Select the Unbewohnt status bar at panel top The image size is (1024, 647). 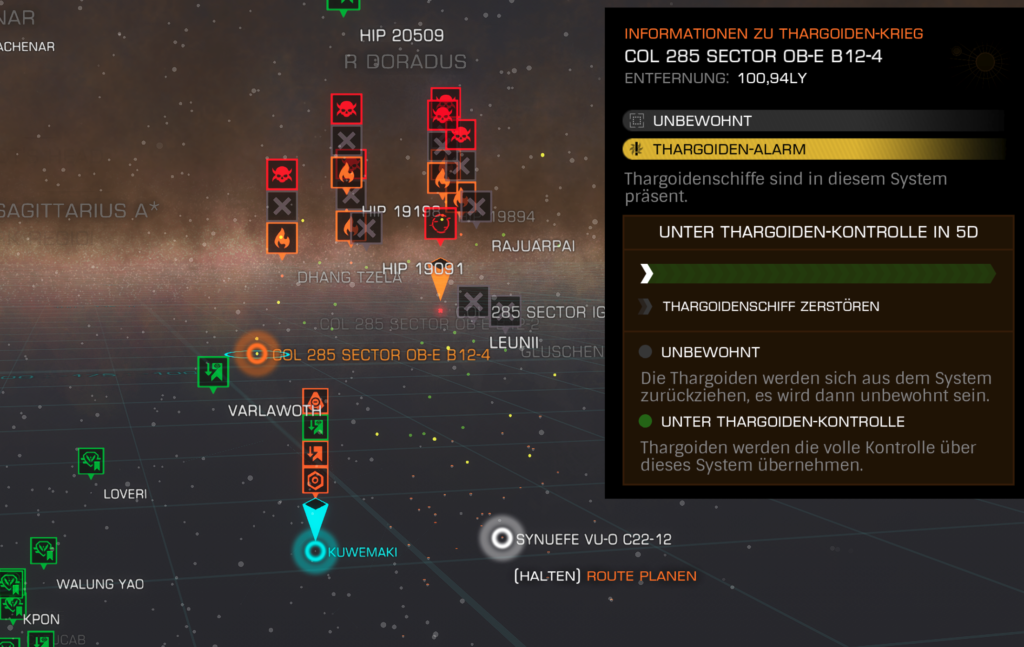click(x=812, y=121)
